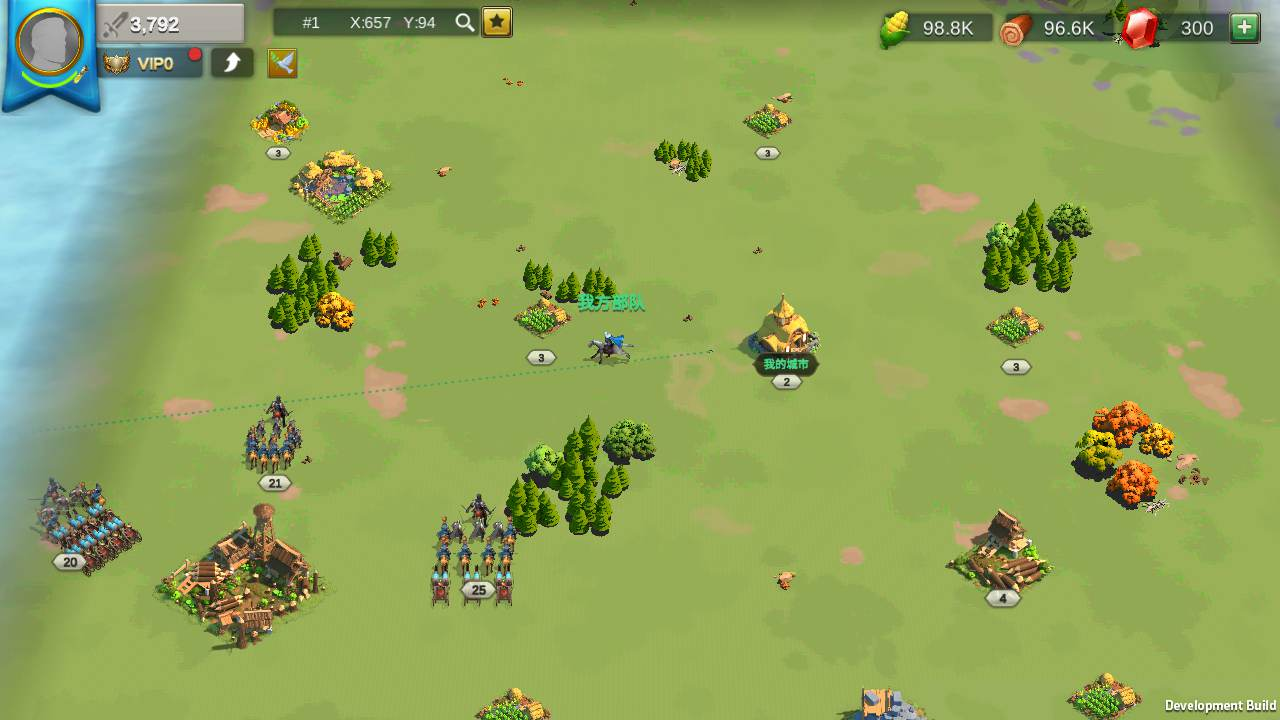Tap the power score 3,792 panel
Viewport: 1280px width, 720px height.
[172, 25]
